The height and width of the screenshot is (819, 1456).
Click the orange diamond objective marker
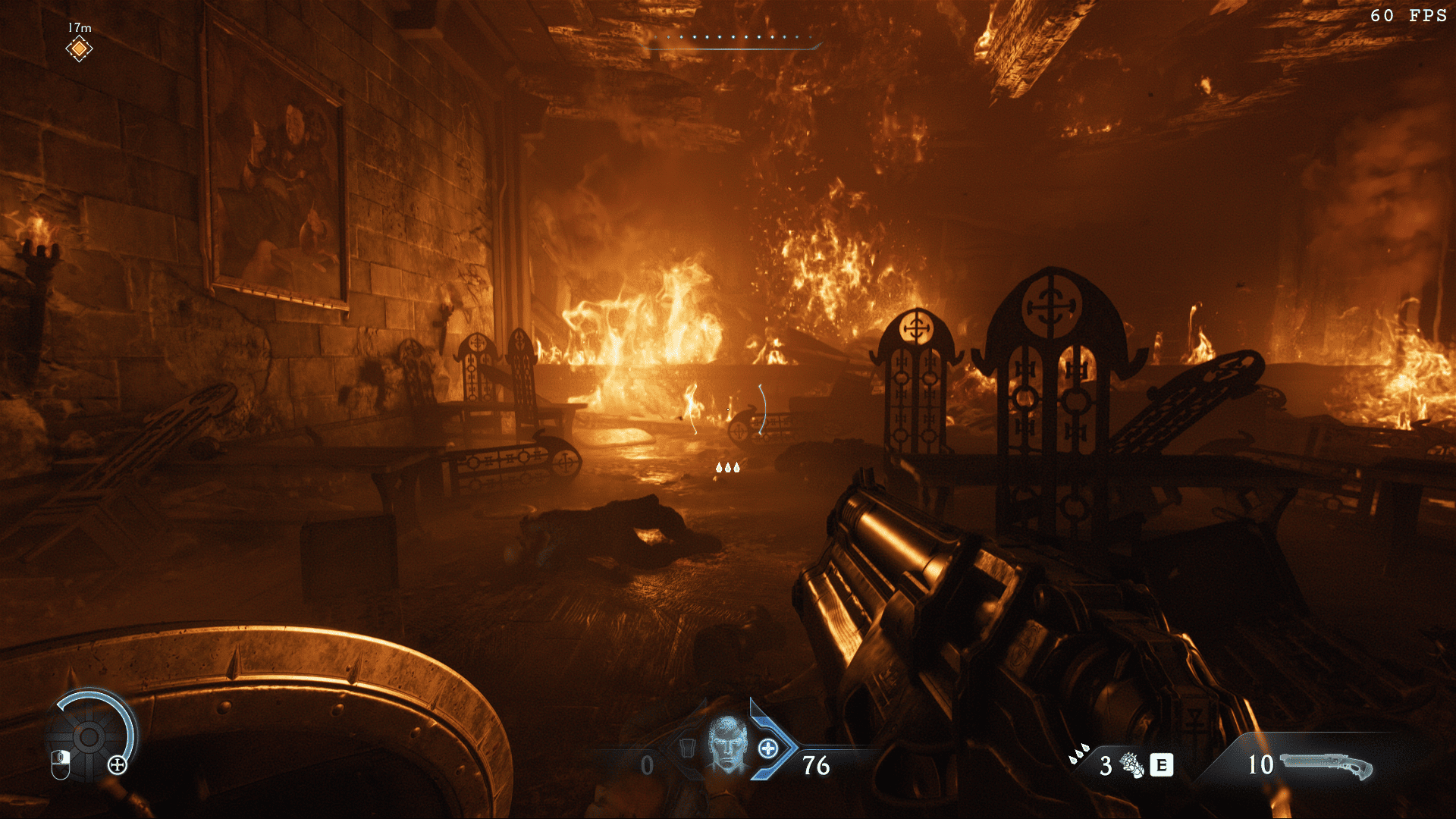(x=79, y=49)
